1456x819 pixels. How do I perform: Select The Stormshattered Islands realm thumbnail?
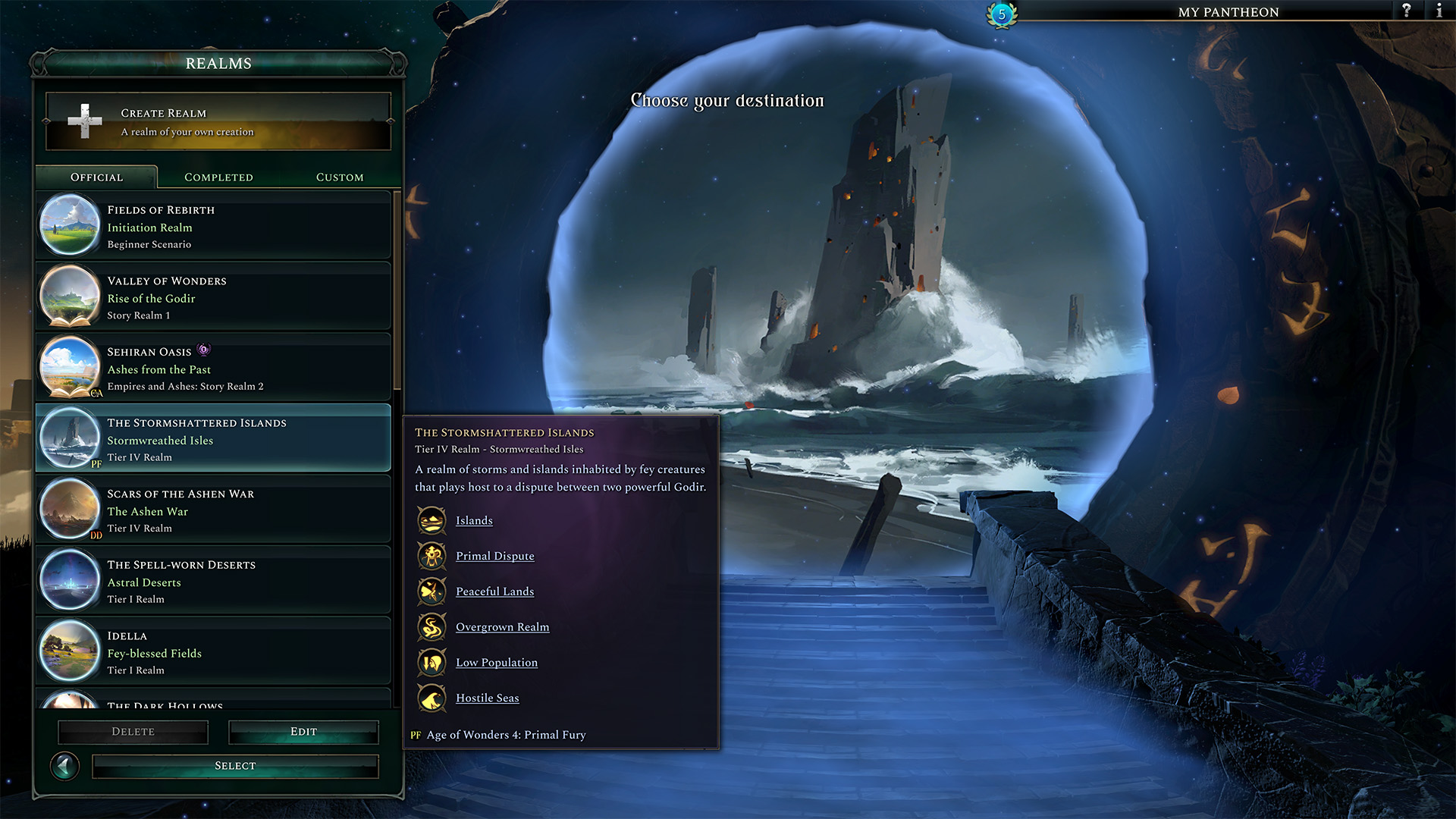coord(69,438)
